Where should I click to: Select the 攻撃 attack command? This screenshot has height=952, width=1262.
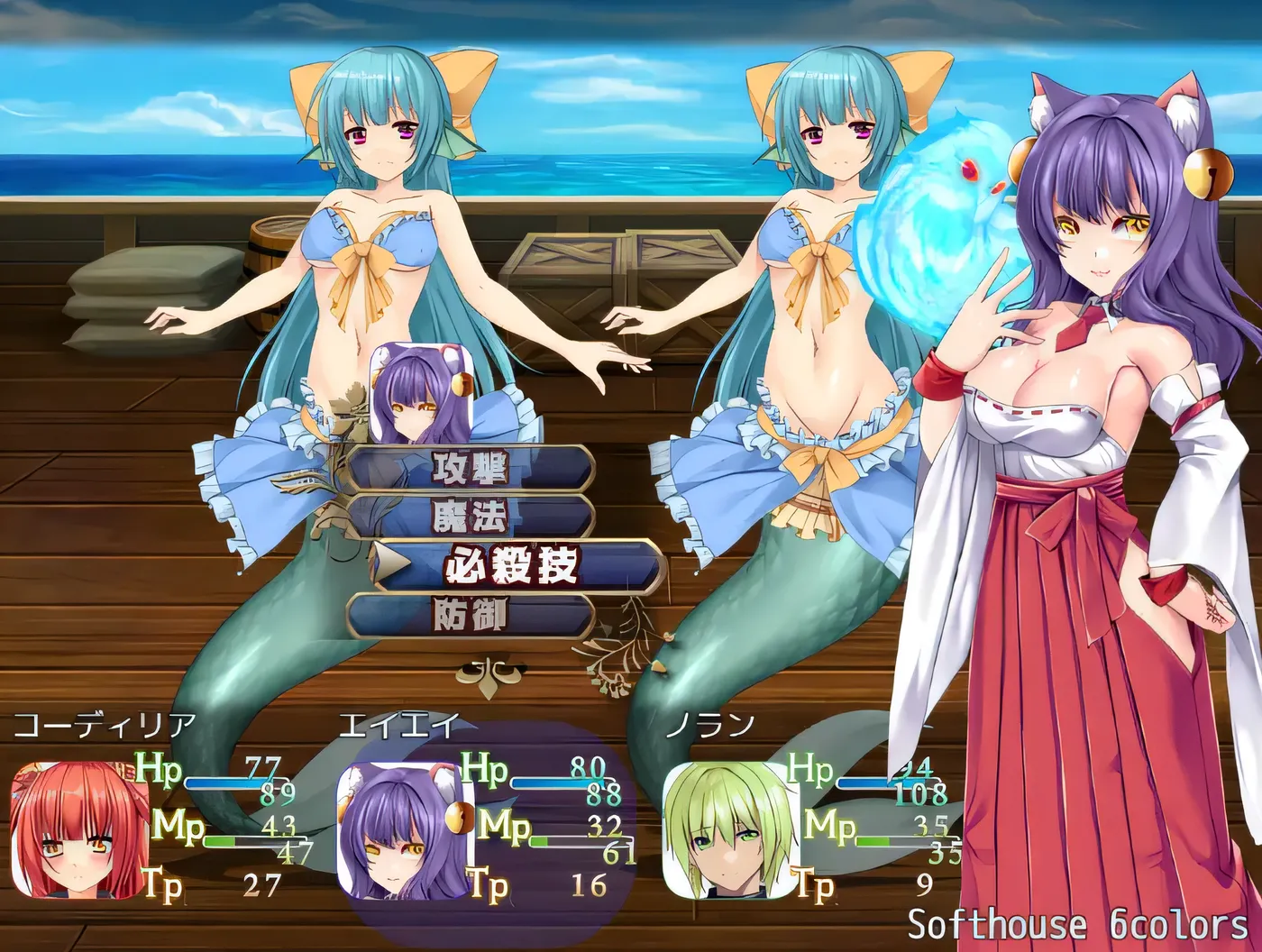tap(470, 469)
